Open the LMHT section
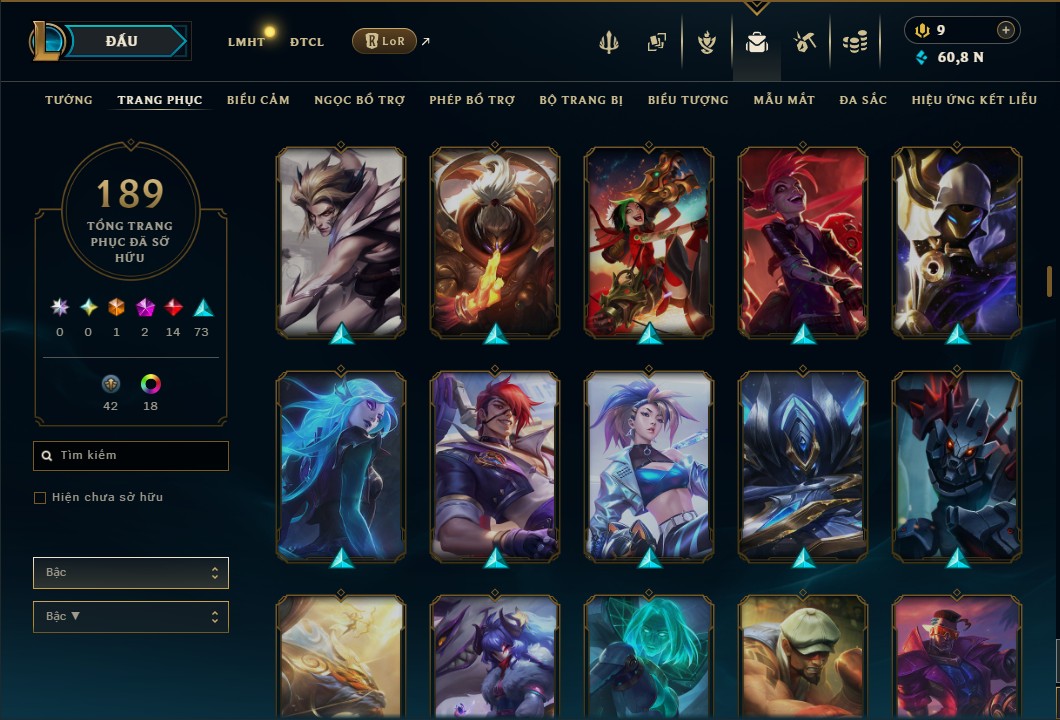This screenshot has height=720, width=1060. [x=246, y=42]
